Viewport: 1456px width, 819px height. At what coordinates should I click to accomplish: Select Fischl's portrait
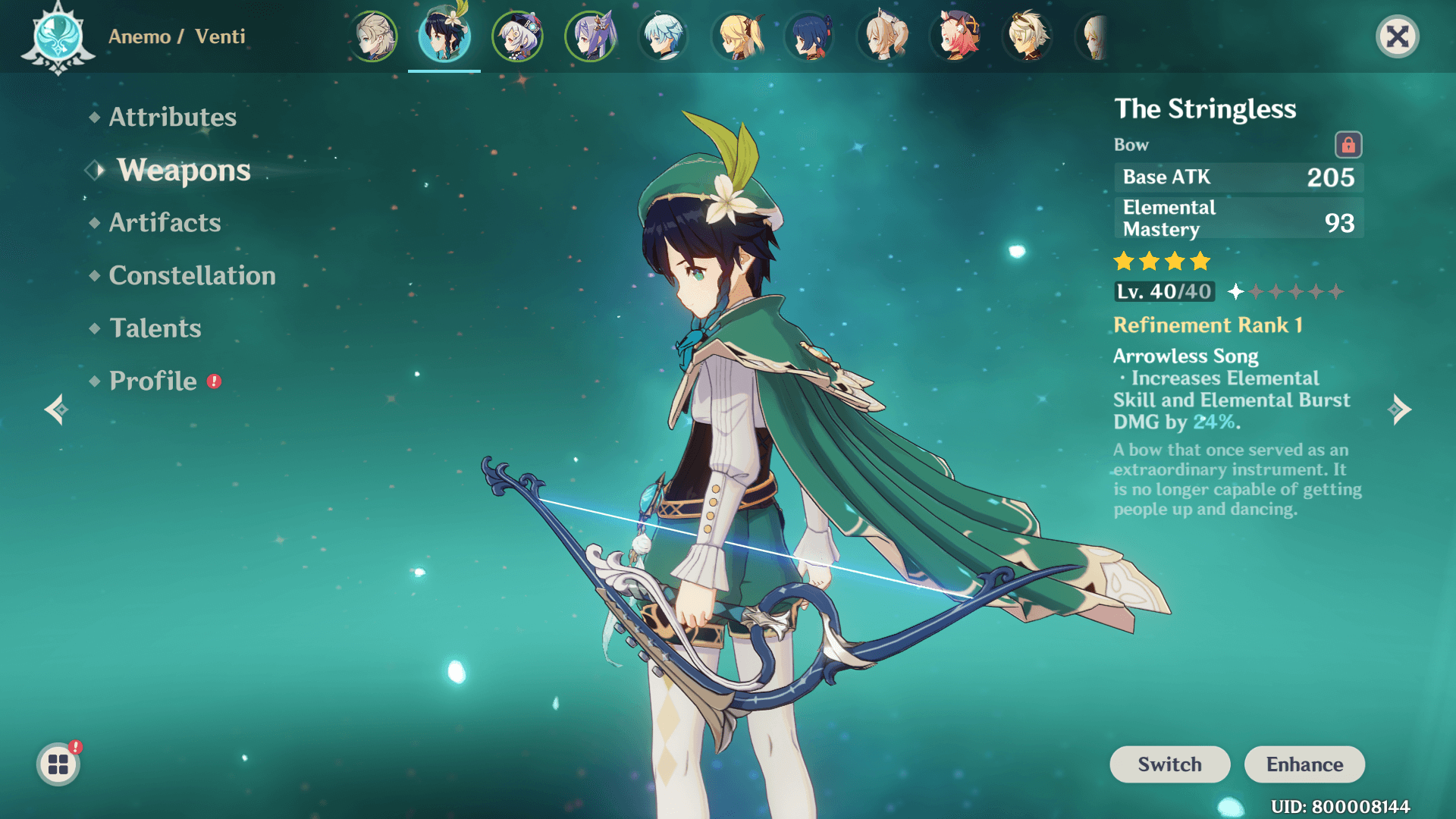(x=736, y=36)
